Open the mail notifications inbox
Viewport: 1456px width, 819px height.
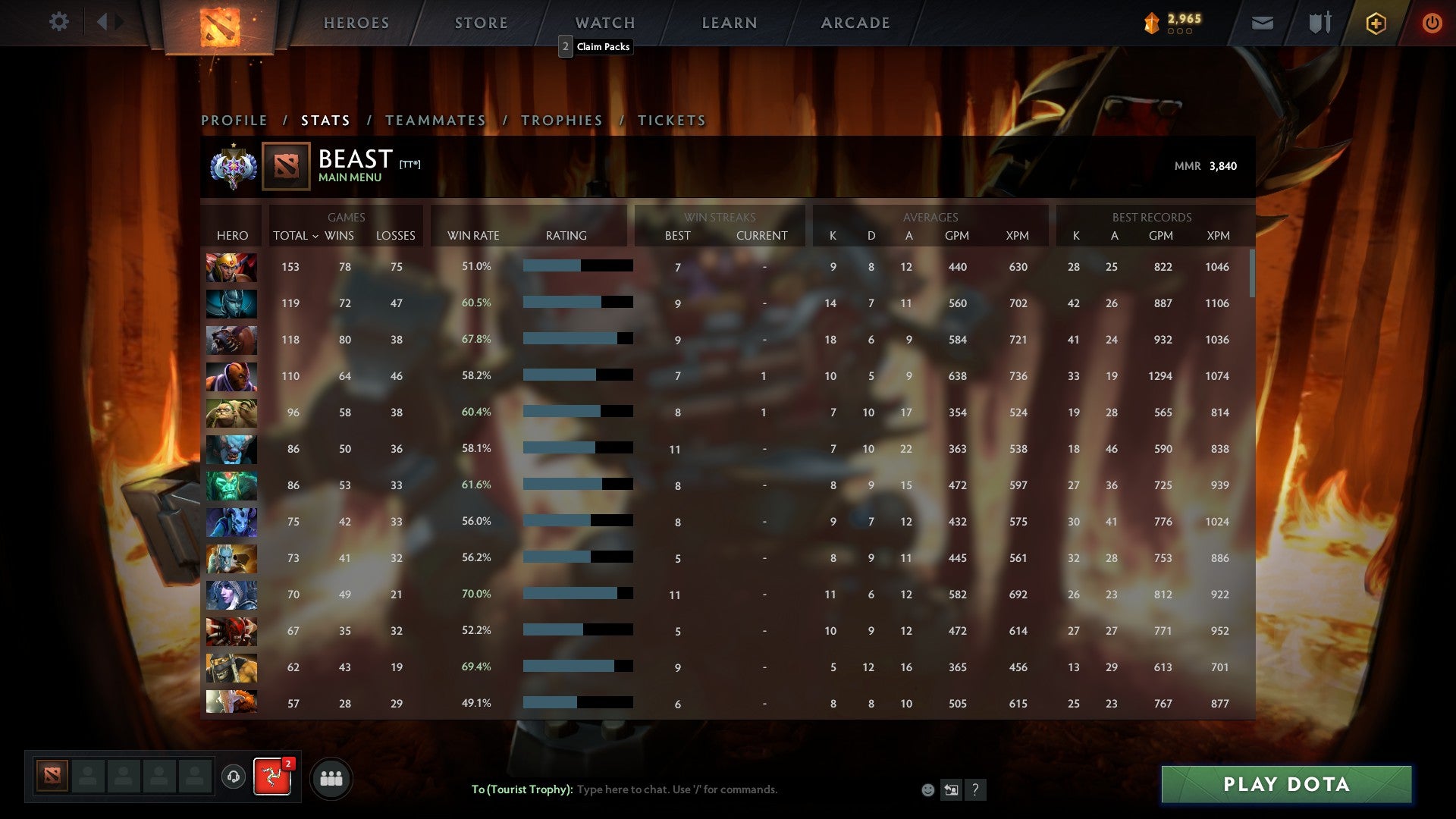1262,23
